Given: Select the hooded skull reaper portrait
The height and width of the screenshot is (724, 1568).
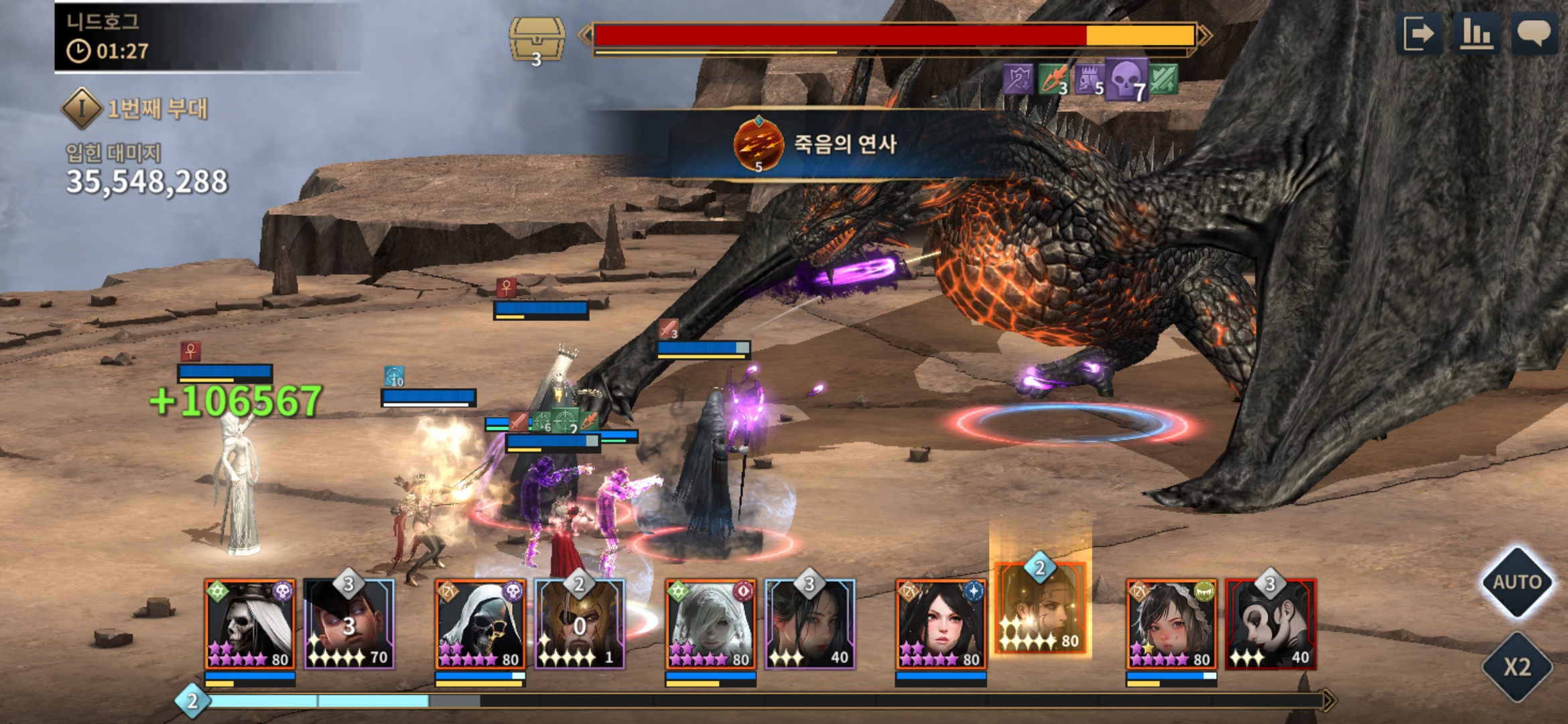Looking at the screenshot, I should (480, 624).
